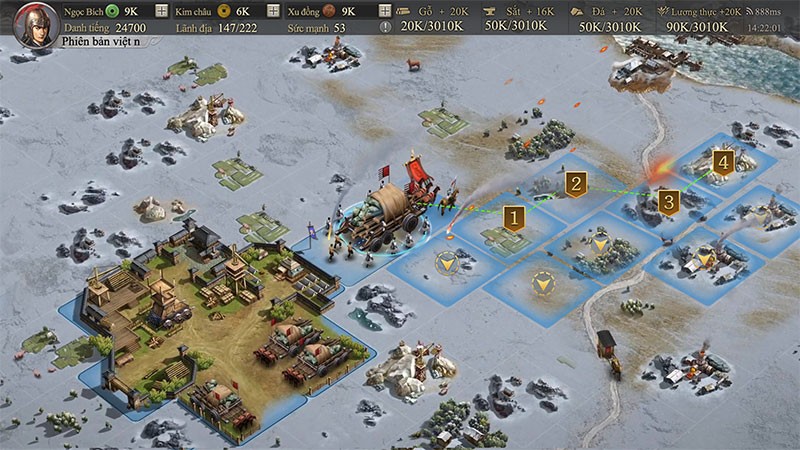This screenshot has height=450, width=800.
Task: Select march waypoint marker 1
Action: click(514, 216)
